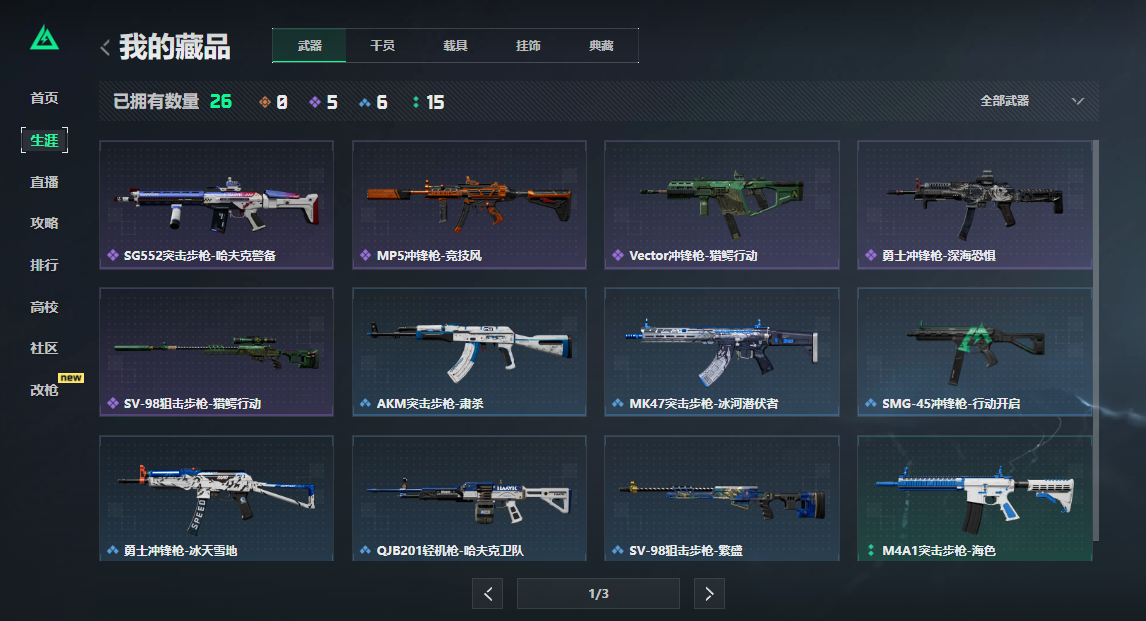1146x621 pixels.
Task: Choose the MP5冲锋枪-竞技风 skin card
Action: click(468, 205)
